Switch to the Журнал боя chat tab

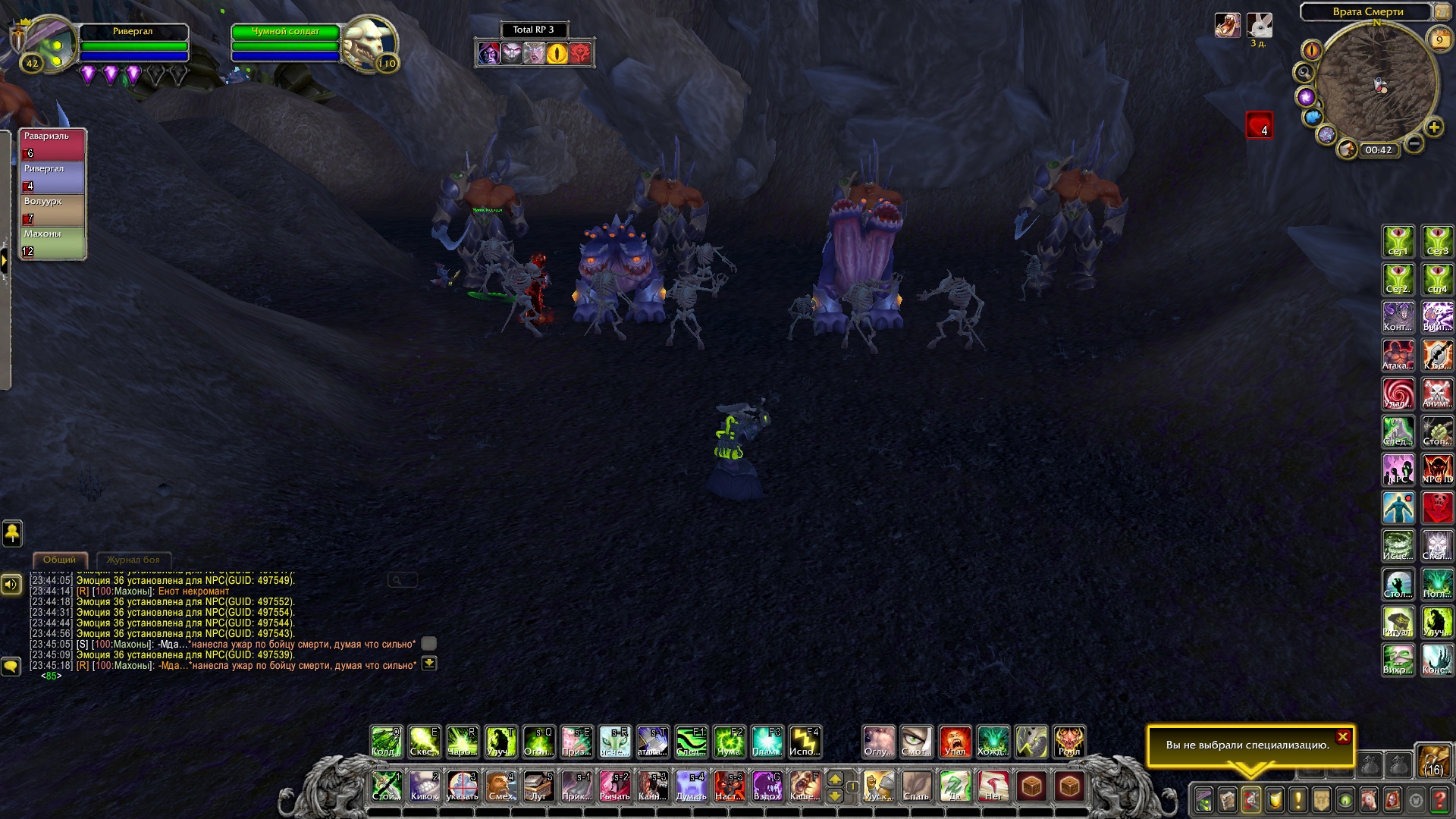tap(133, 560)
